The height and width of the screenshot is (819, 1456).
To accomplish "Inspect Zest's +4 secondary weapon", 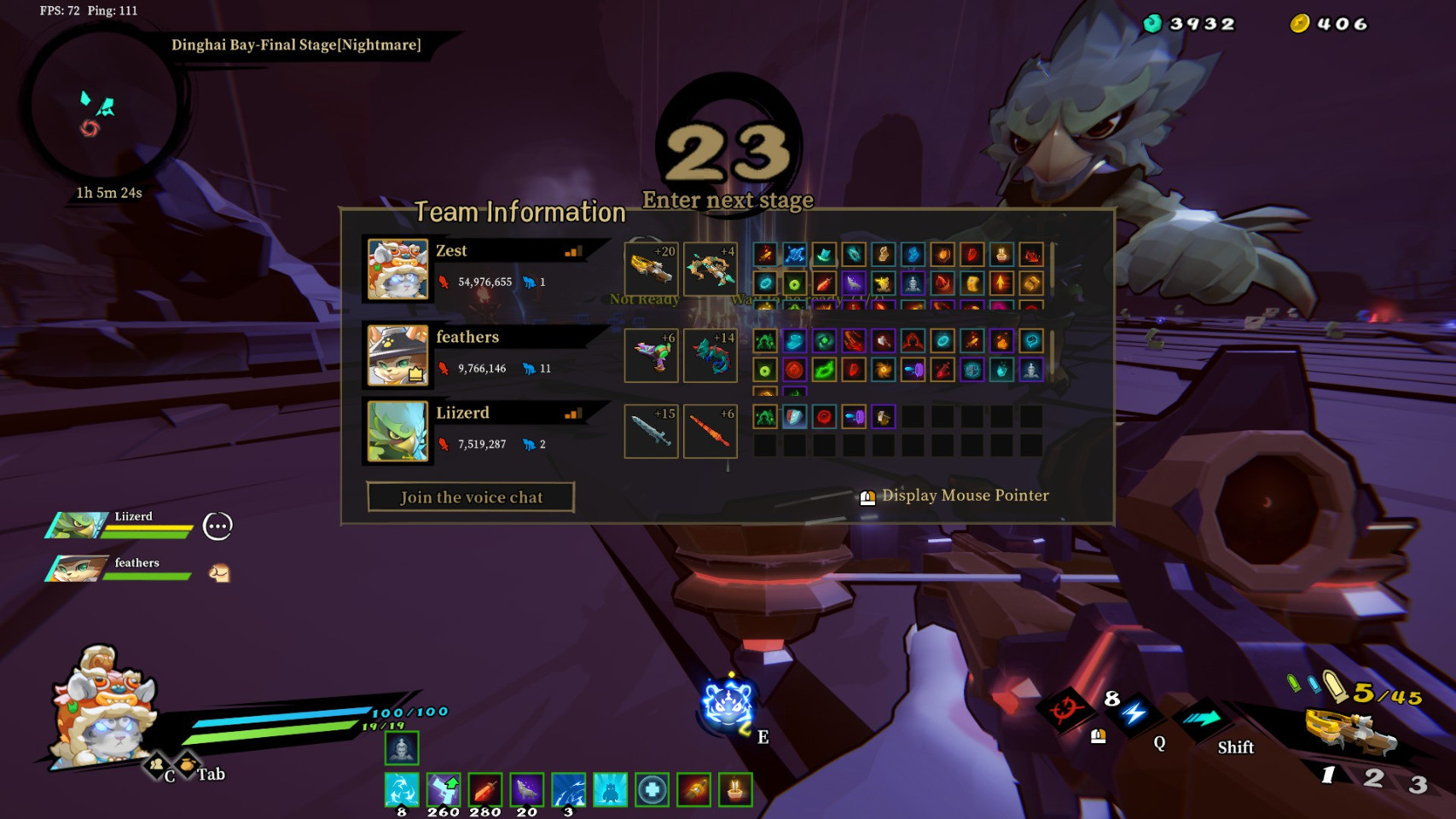I will 710,269.
